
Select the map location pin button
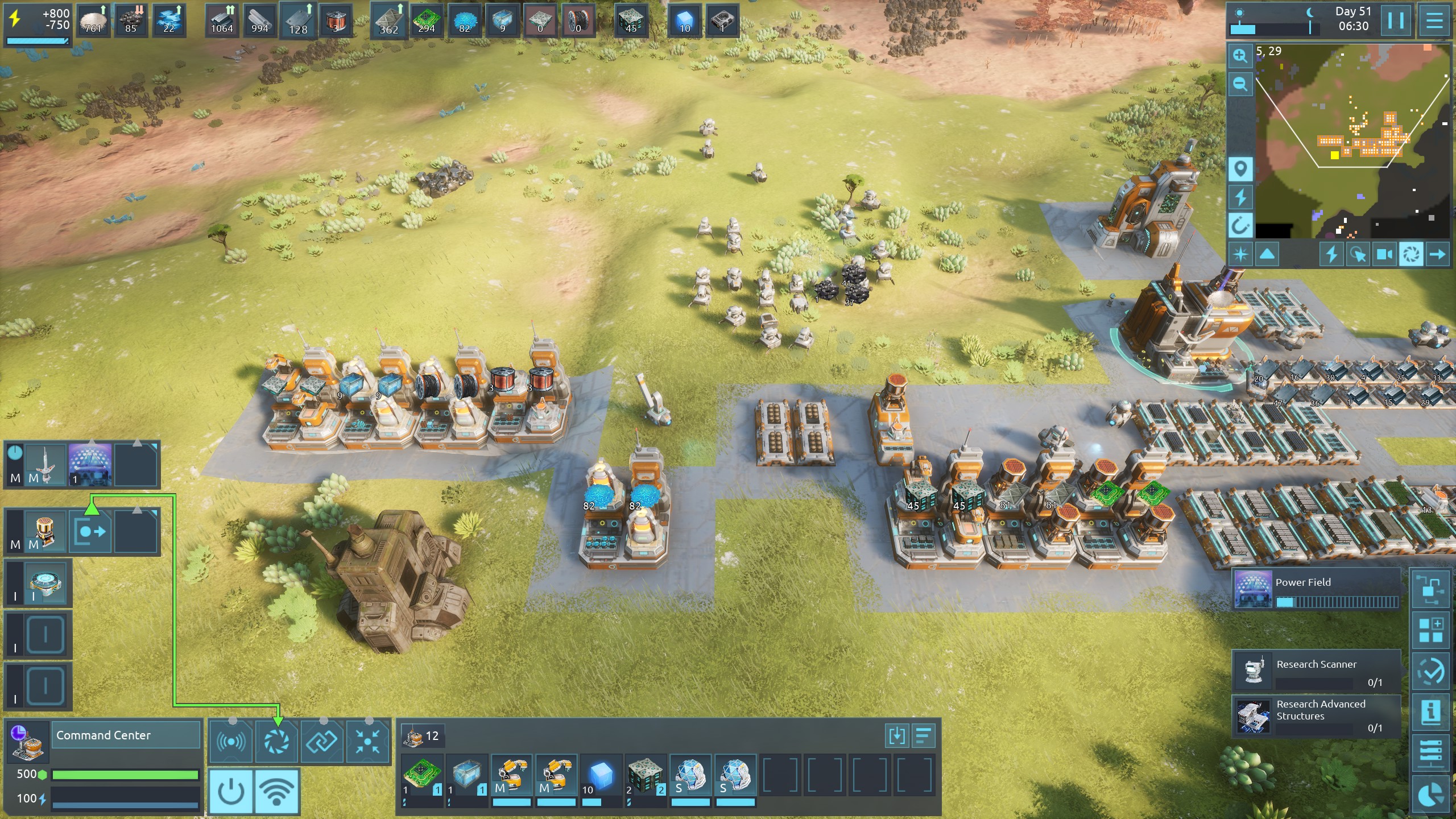[x=1240, y=169]
